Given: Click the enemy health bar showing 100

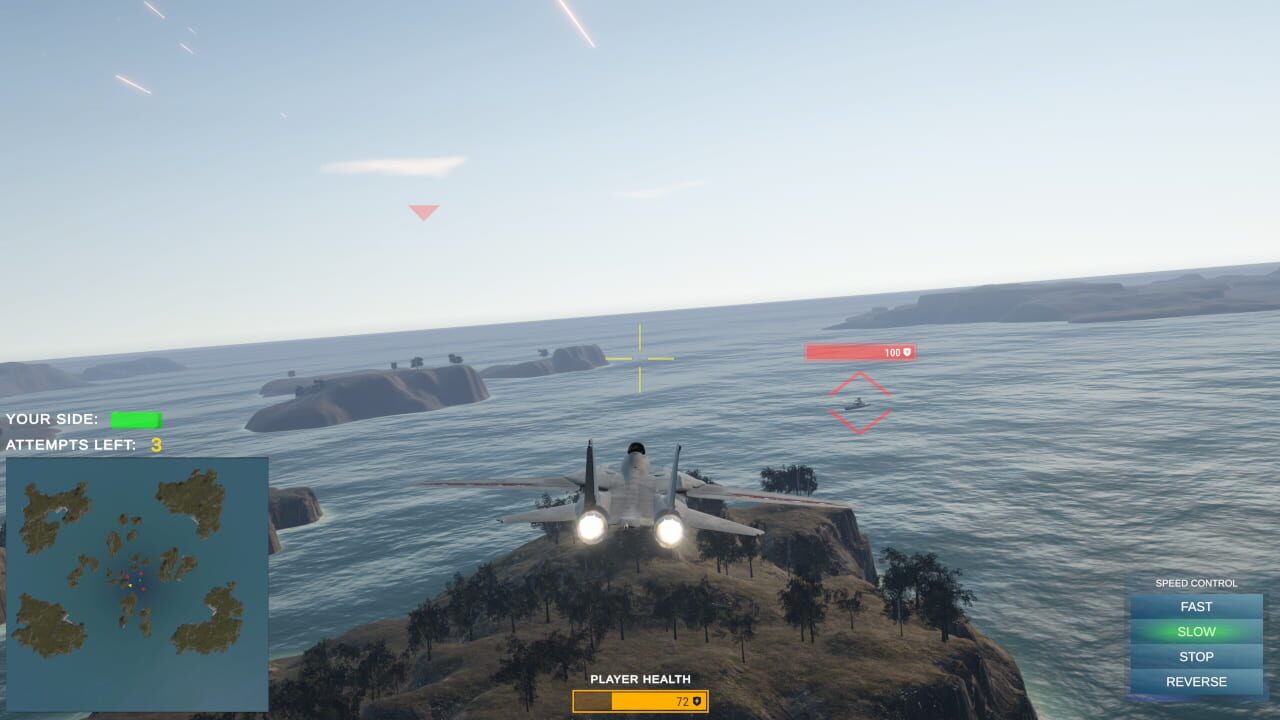Looking at the screenshot, I should point(860,352).
